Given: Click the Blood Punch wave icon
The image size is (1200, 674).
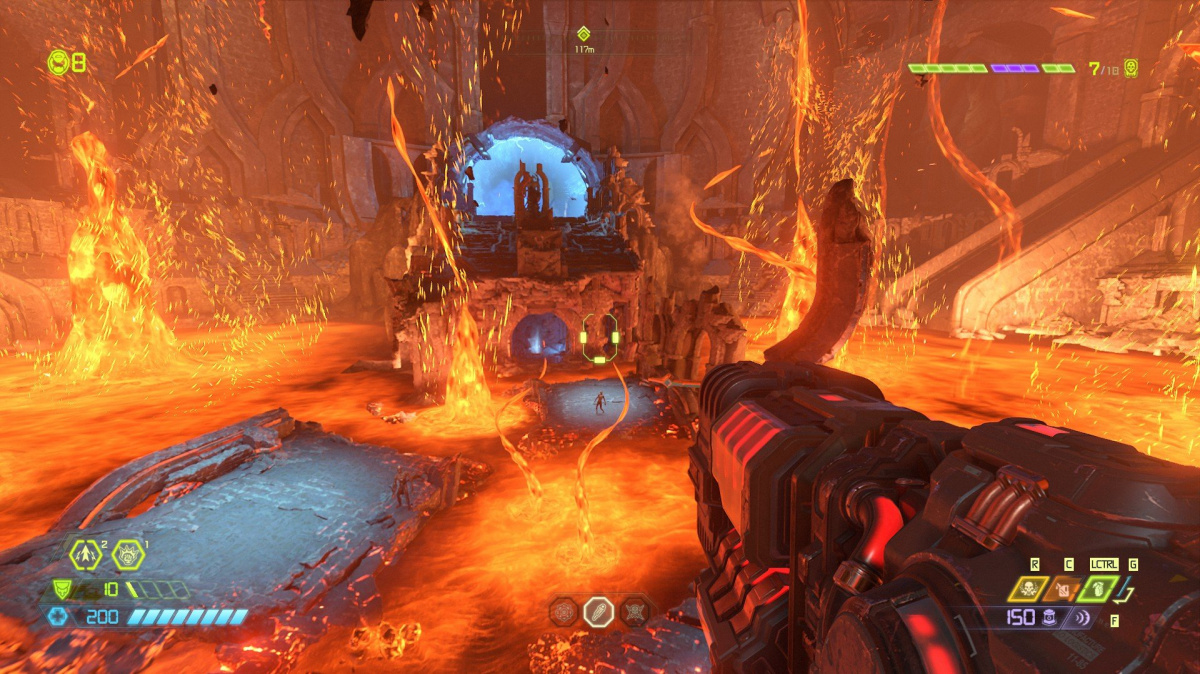Looking at the screenshot, I should pos(1081,617).
